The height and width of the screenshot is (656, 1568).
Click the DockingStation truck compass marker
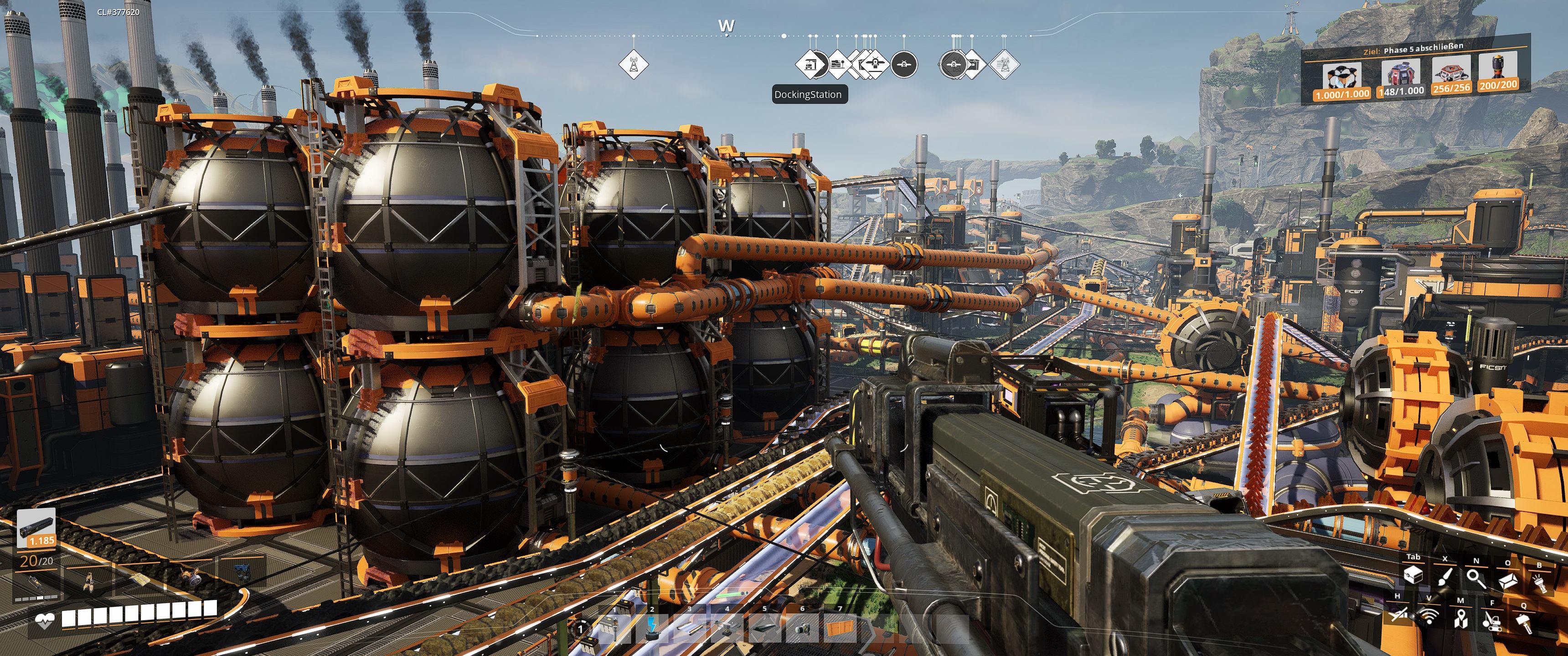(810, 63)
